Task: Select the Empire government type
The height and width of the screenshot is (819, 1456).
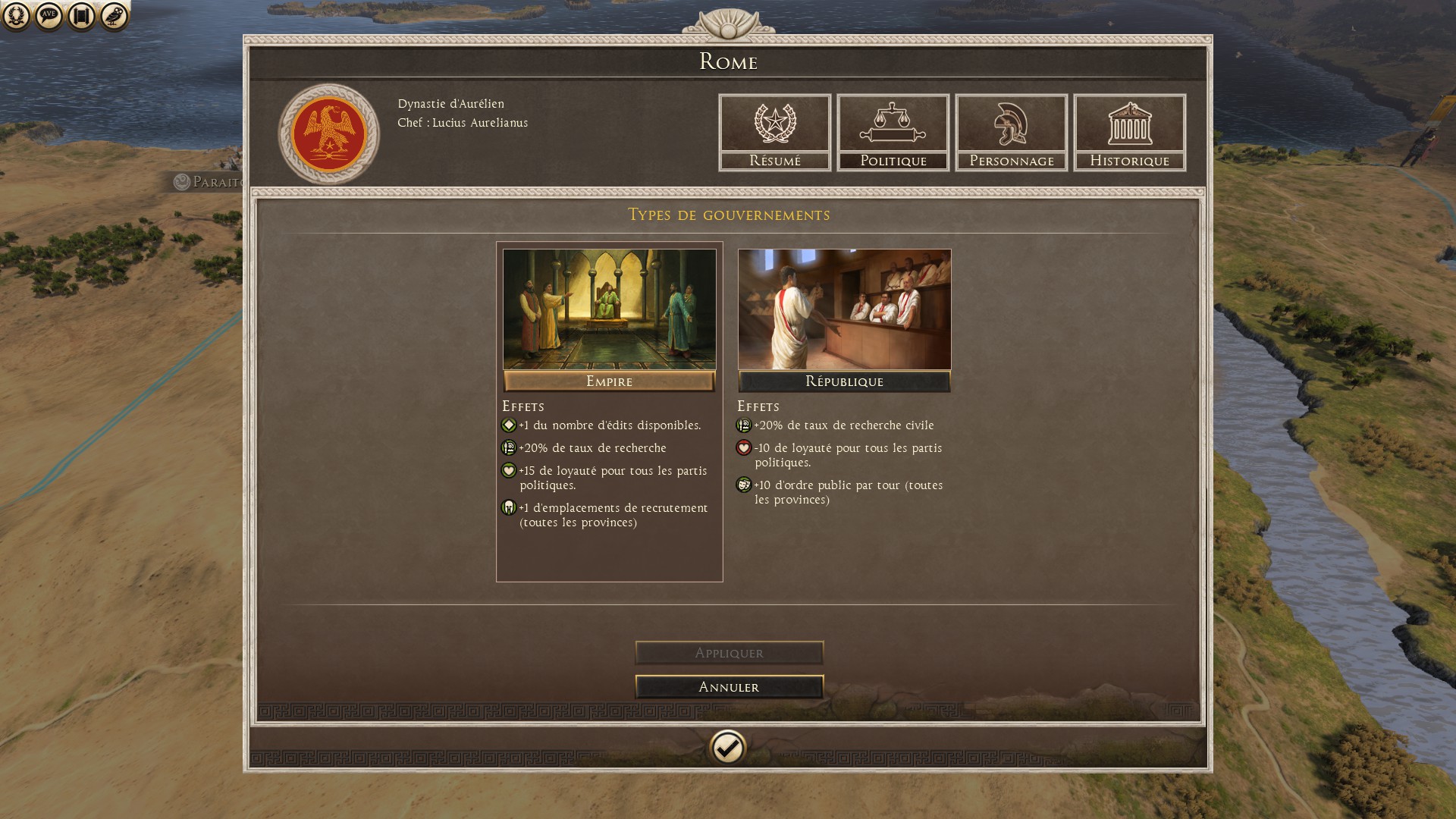Action: click(609, 381)
